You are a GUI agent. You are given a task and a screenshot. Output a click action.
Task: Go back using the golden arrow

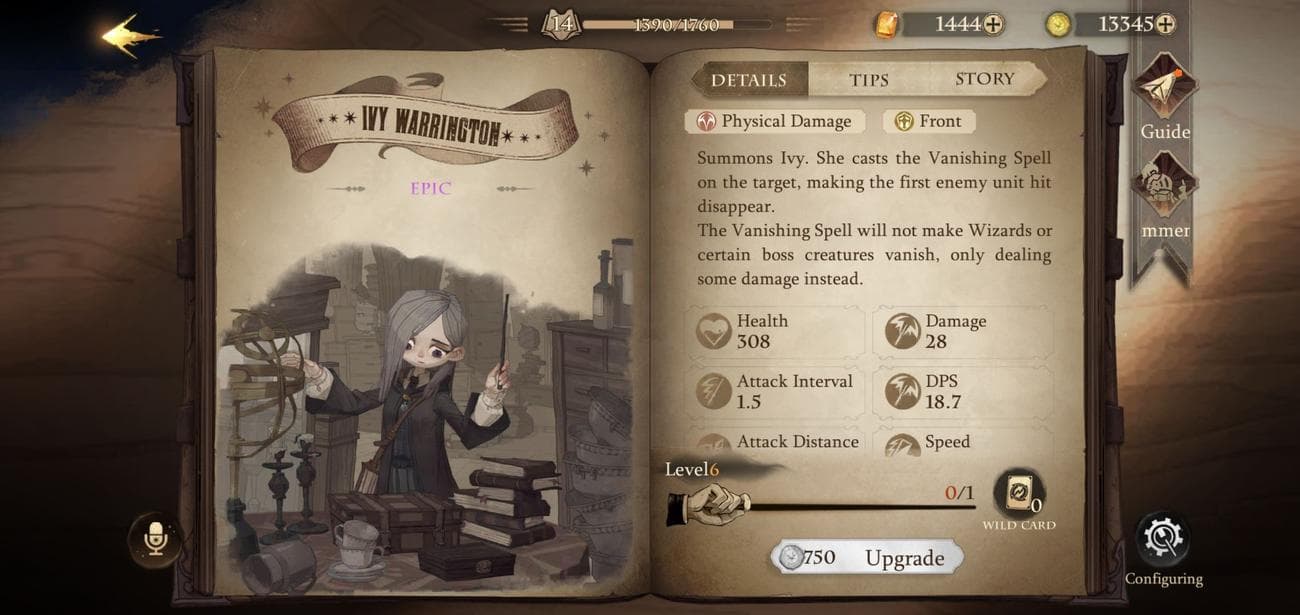[130, 36]
